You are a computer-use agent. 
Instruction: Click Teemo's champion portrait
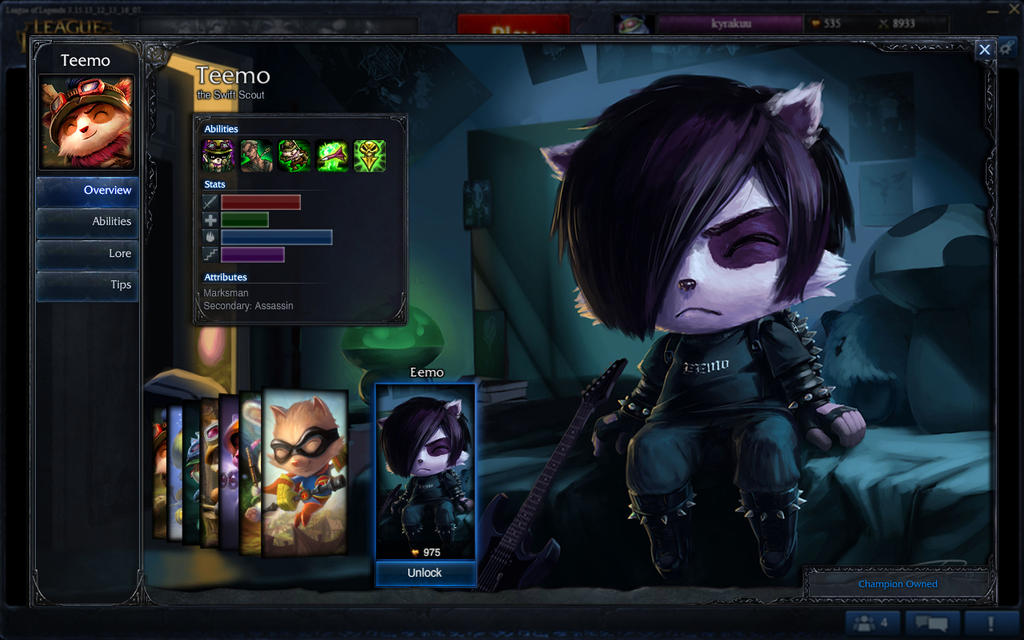(x=86, y=122)
